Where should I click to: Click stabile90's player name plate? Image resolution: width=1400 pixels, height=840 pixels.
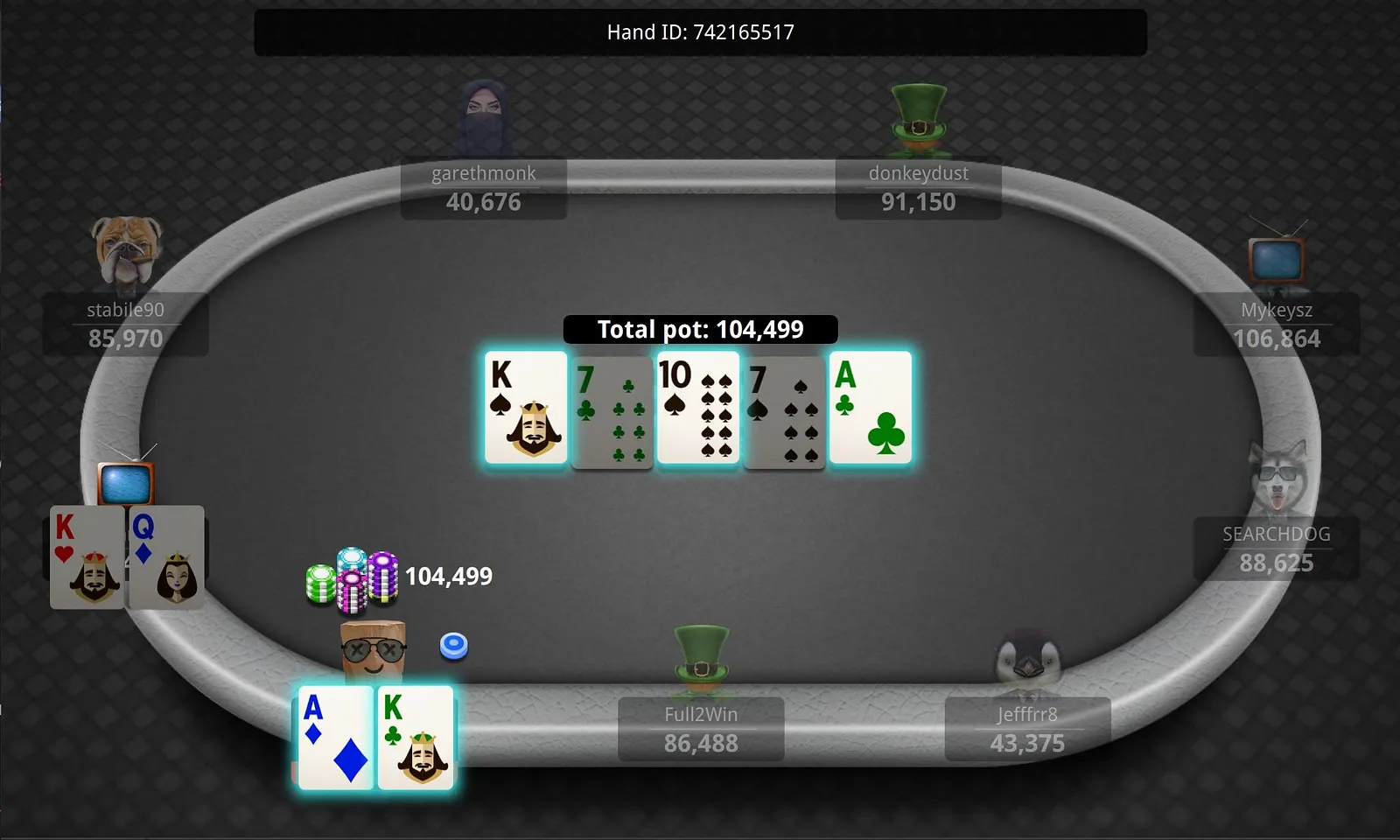pyautogui.click(x=126, y=325)
